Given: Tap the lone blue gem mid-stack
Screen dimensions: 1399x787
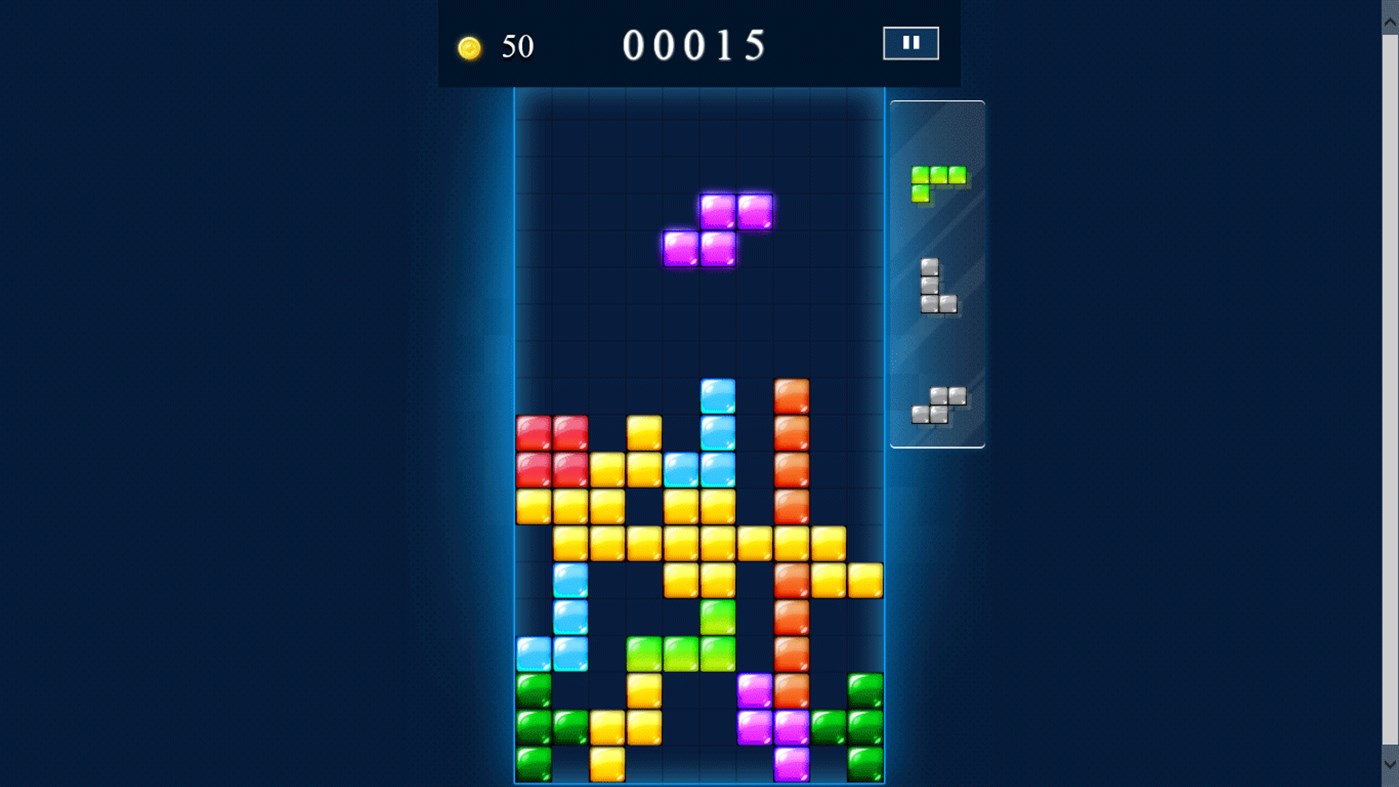Looking at the screenshot, I should [x=571, y=579].
